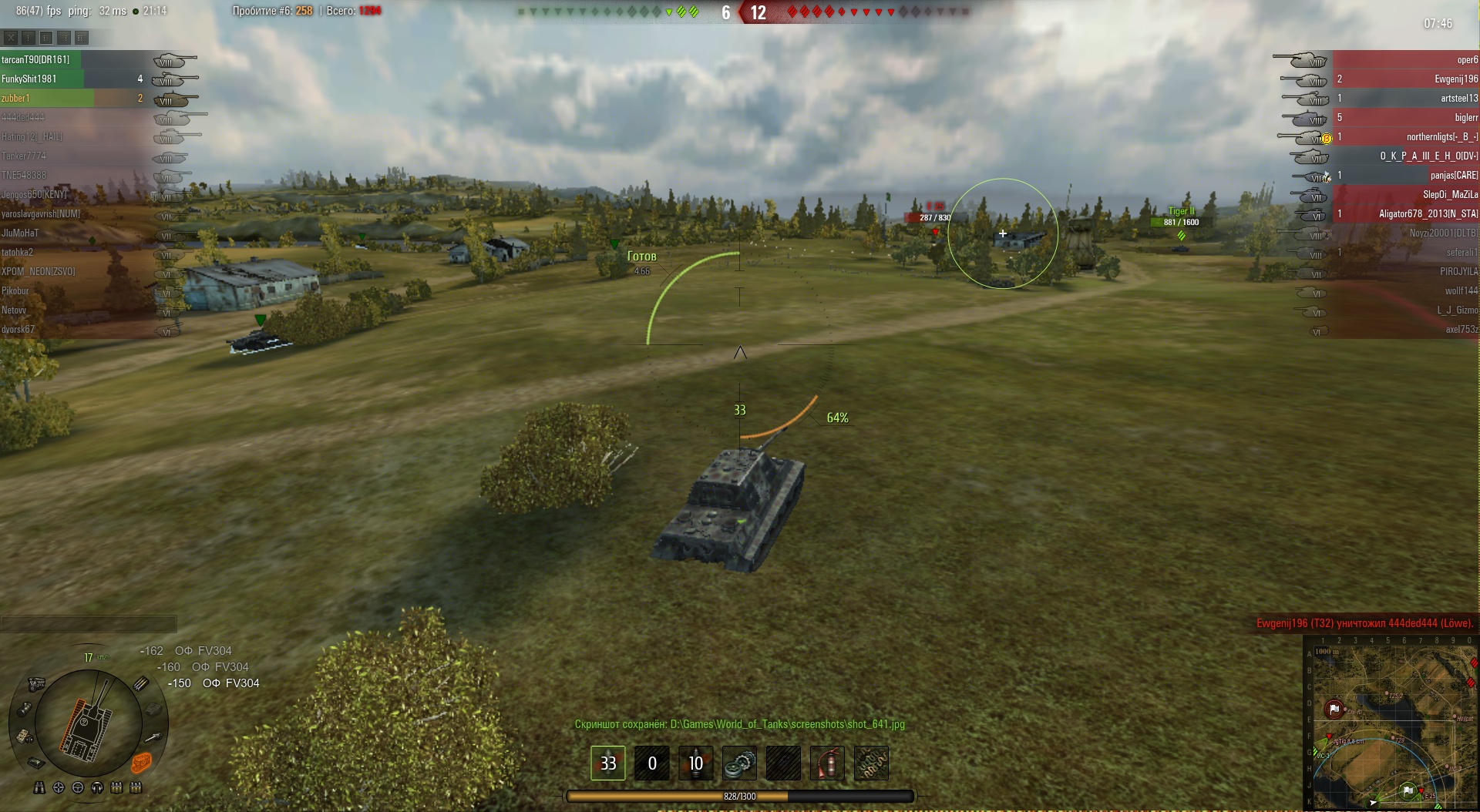The width and height of the screenshot is (1480, 812).
Task: Click the engine module icon on damage panel
Action: click(36, 683)
